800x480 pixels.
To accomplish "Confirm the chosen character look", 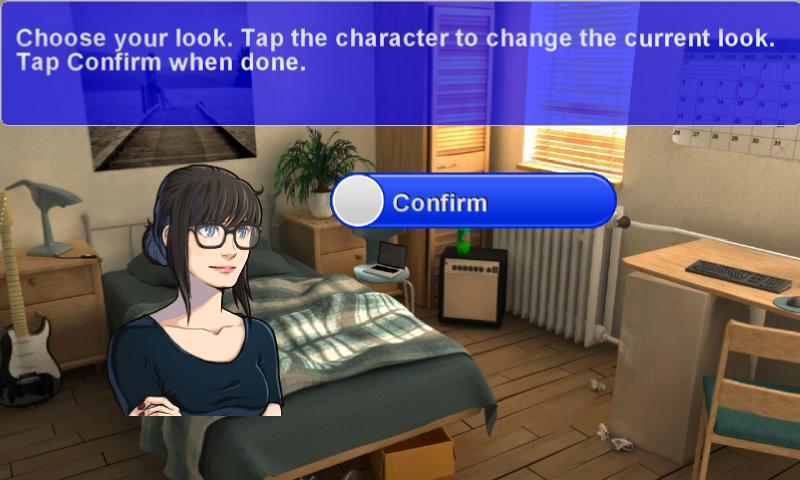I will pyautogui.click(x=473, y=202).
